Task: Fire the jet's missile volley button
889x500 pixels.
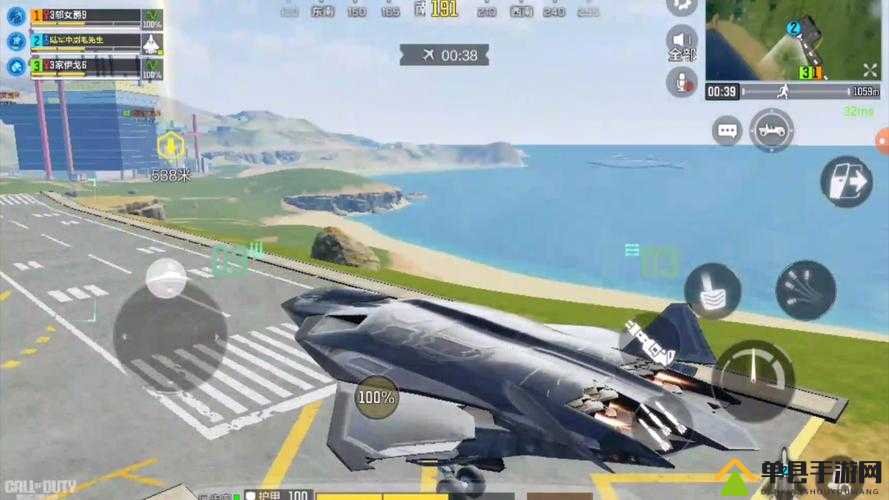Action: tap(805, 290)
